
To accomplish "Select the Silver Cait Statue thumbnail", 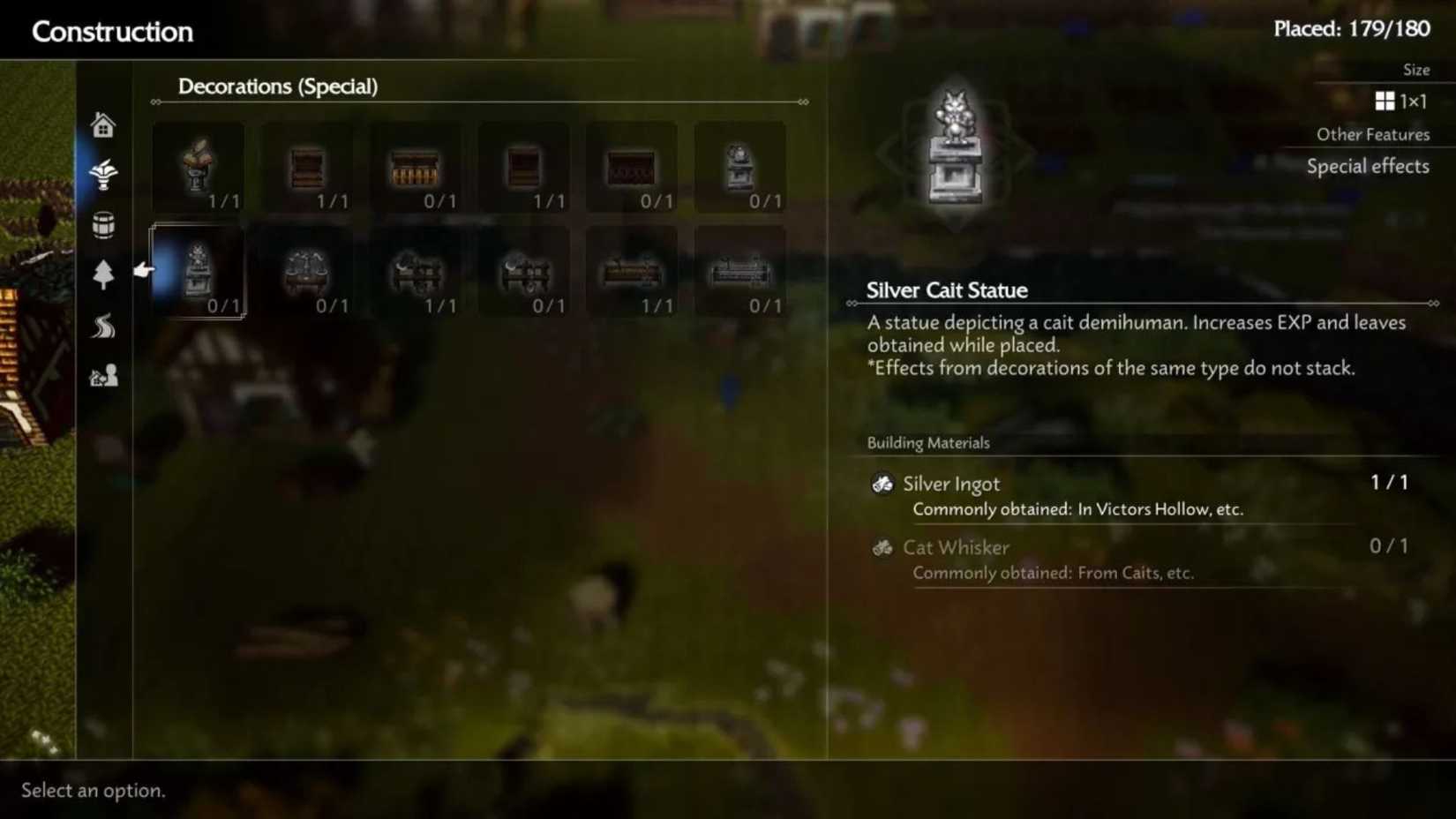I will 199,269.
